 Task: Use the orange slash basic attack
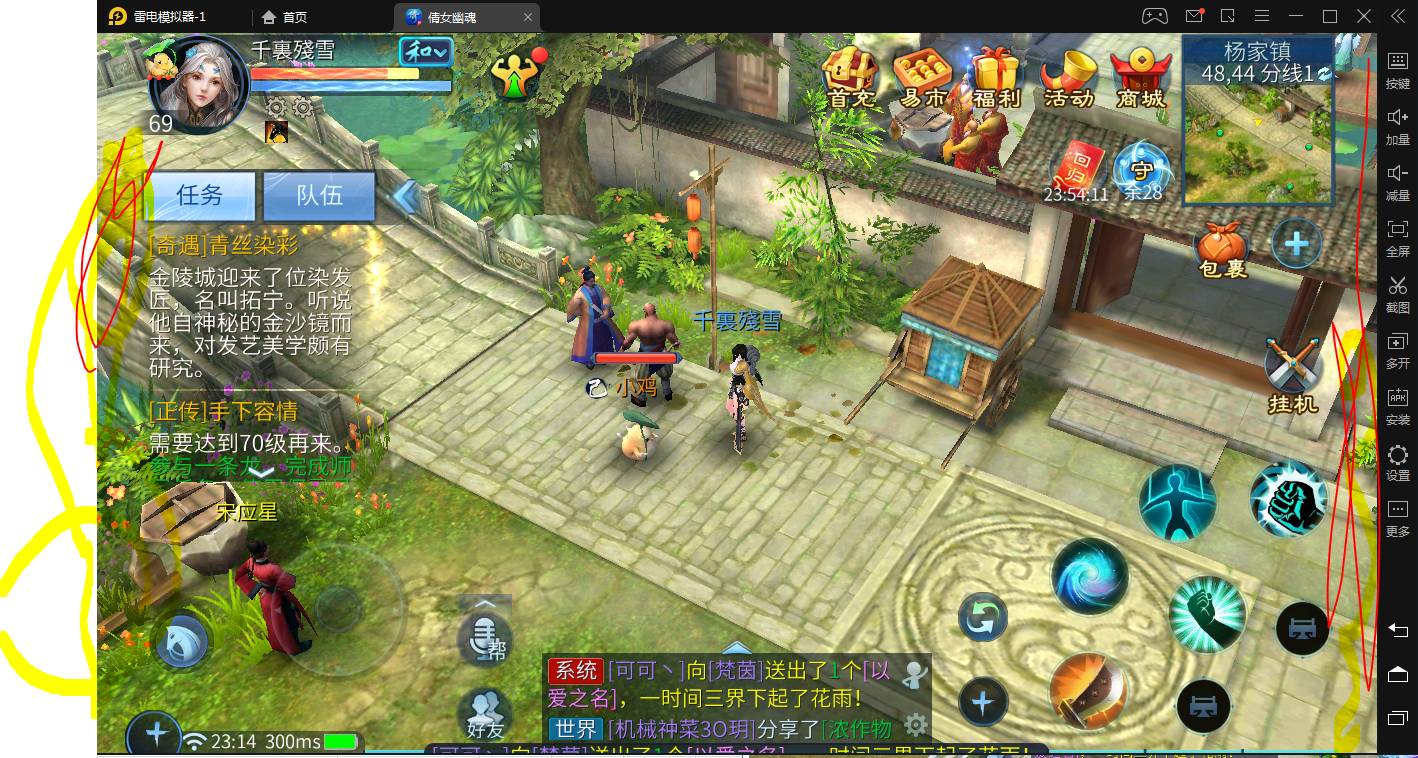1087,690
